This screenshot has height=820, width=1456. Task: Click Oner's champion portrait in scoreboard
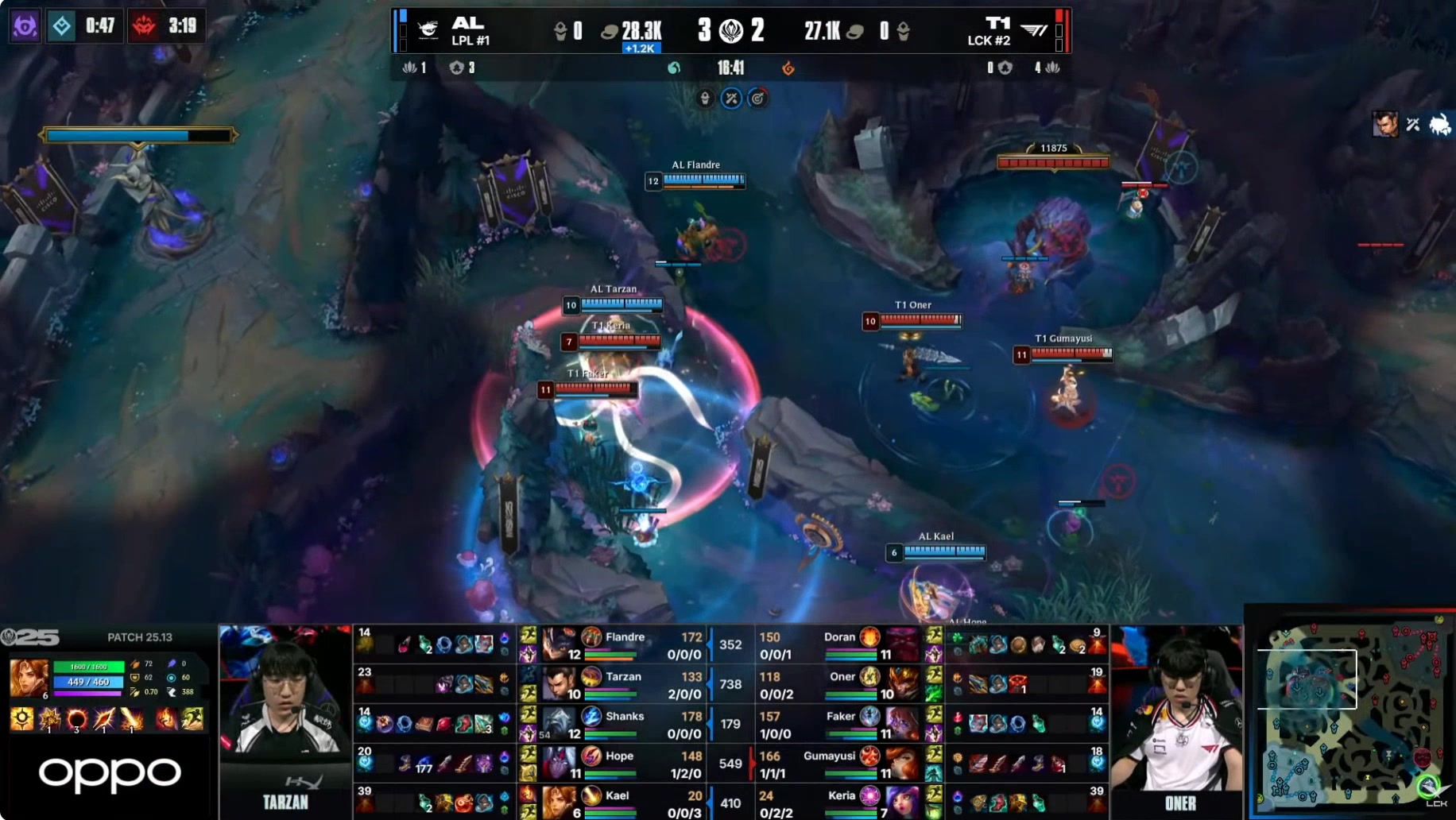click(902, 683)
